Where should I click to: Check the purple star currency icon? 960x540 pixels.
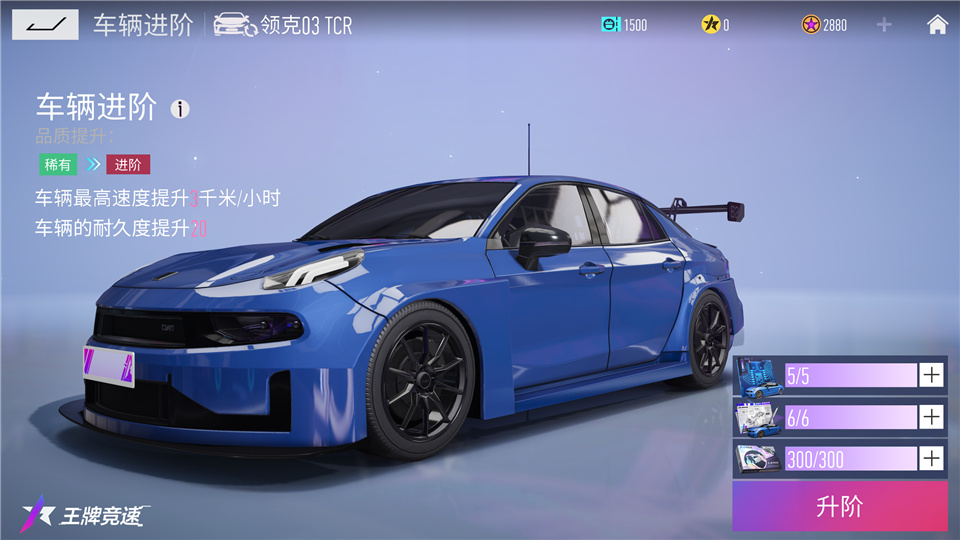[x=810, y=25]
